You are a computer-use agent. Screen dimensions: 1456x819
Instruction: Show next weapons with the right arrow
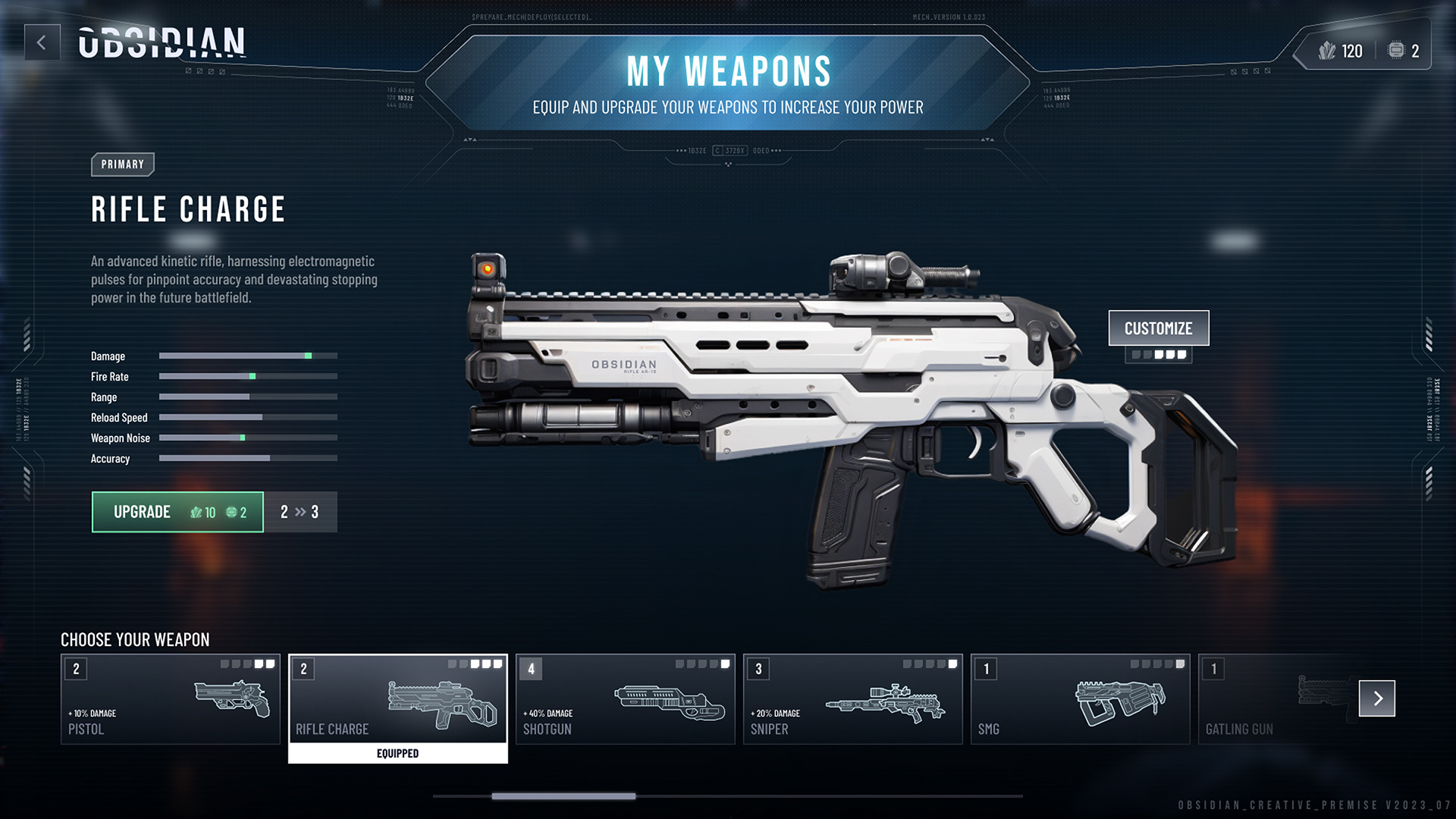pos(1376,698)
